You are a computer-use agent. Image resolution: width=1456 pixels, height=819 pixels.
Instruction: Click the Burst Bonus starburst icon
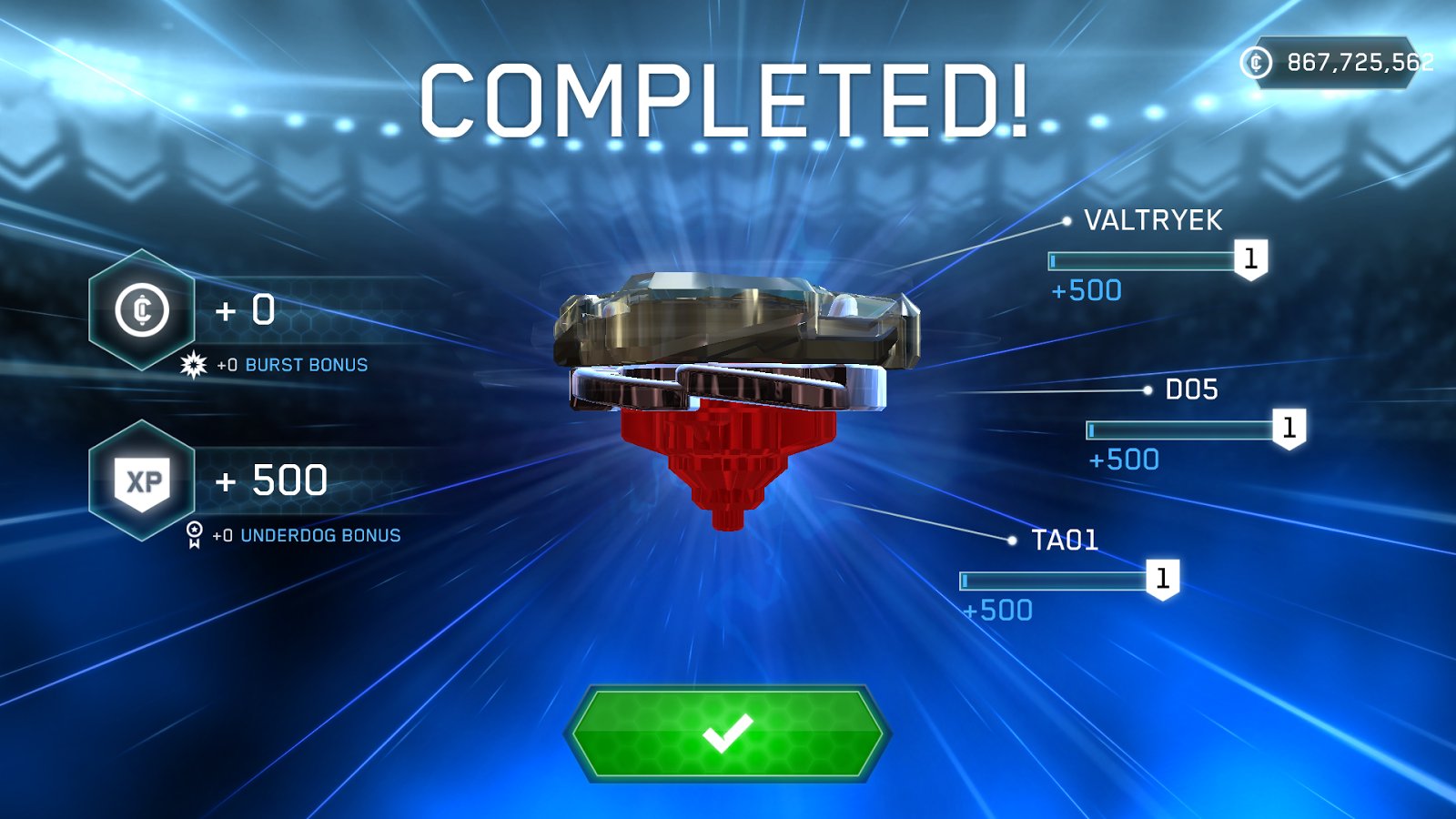click(x=193, y=364)
